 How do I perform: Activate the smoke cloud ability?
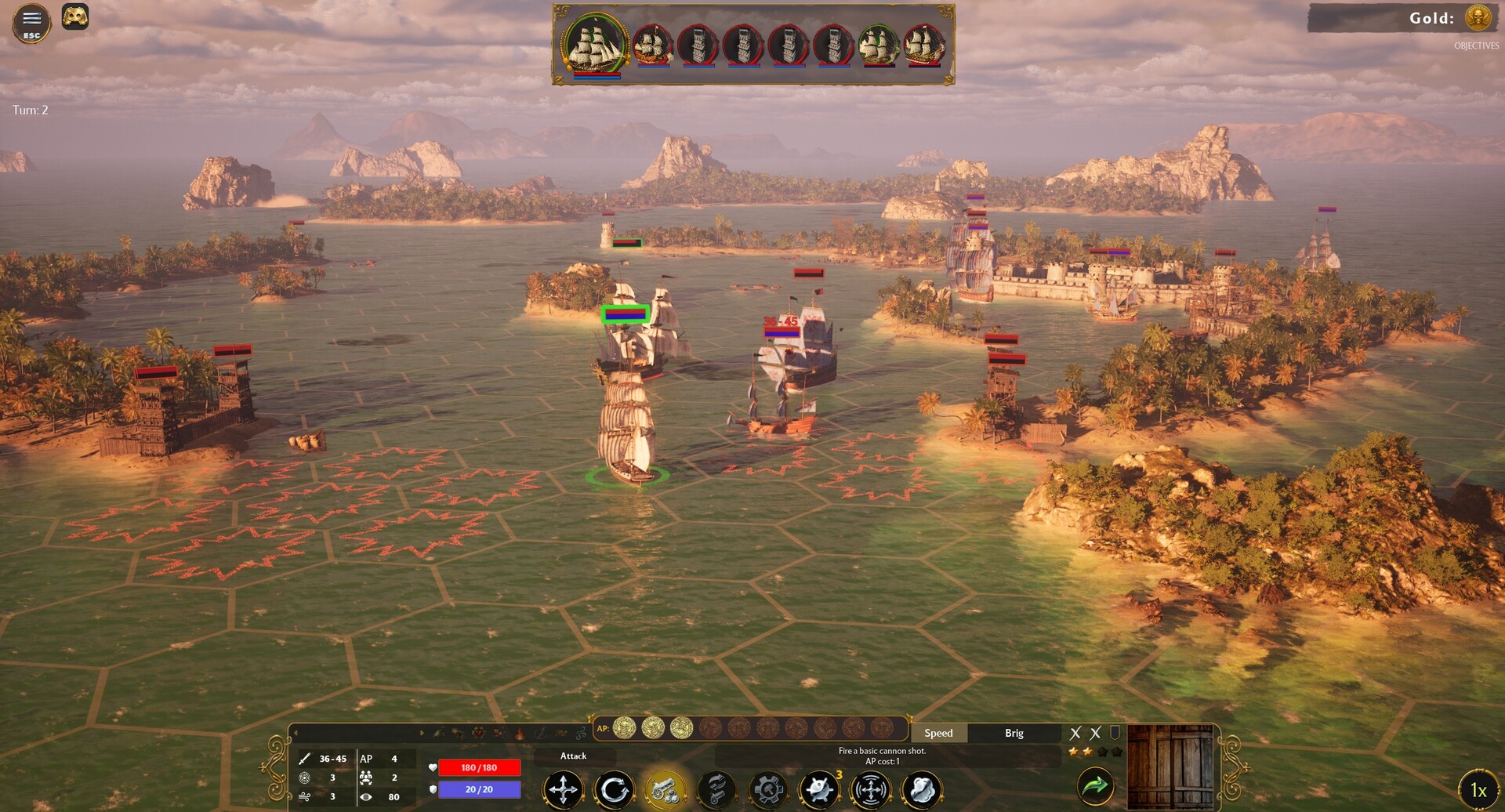(x=921, y=789)
